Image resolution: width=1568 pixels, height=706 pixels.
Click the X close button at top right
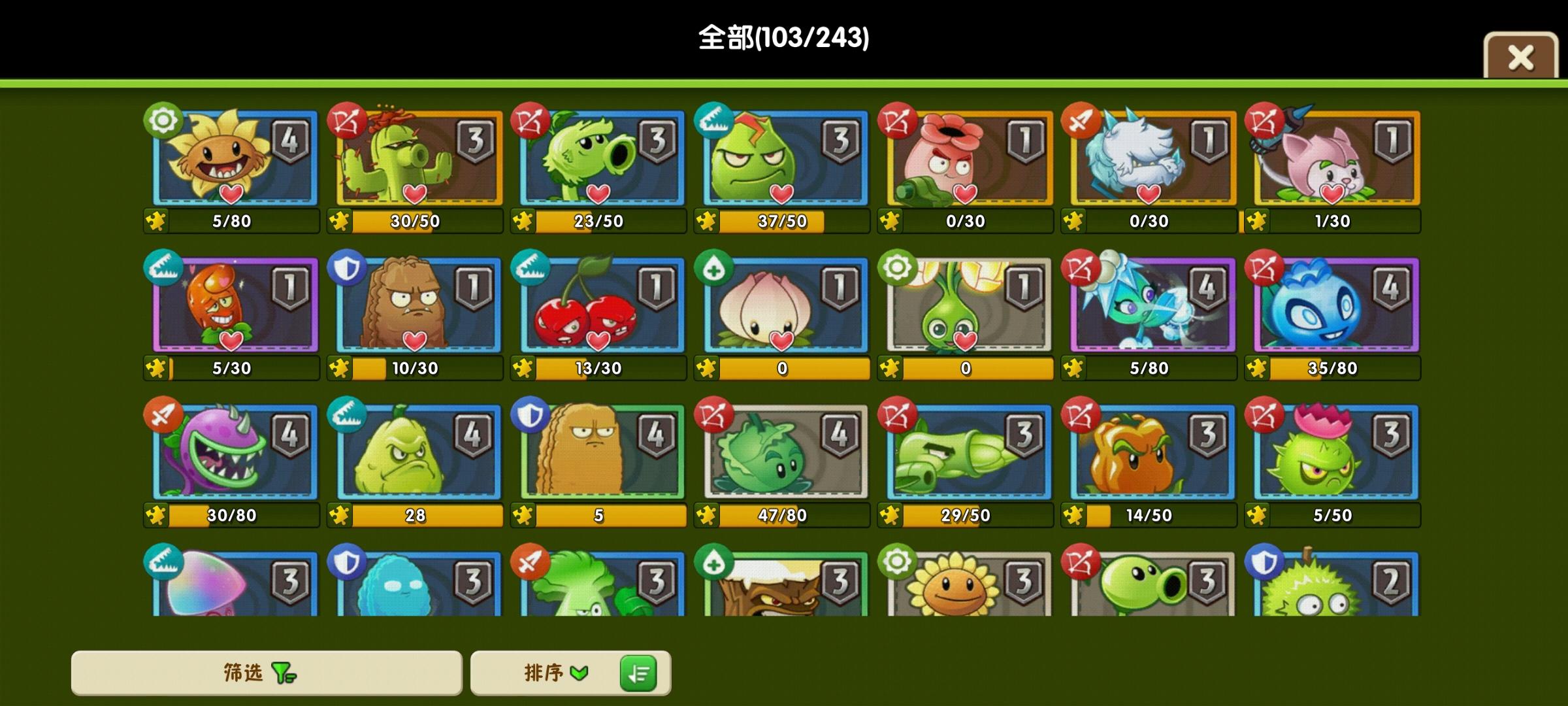coord(1520,58)
